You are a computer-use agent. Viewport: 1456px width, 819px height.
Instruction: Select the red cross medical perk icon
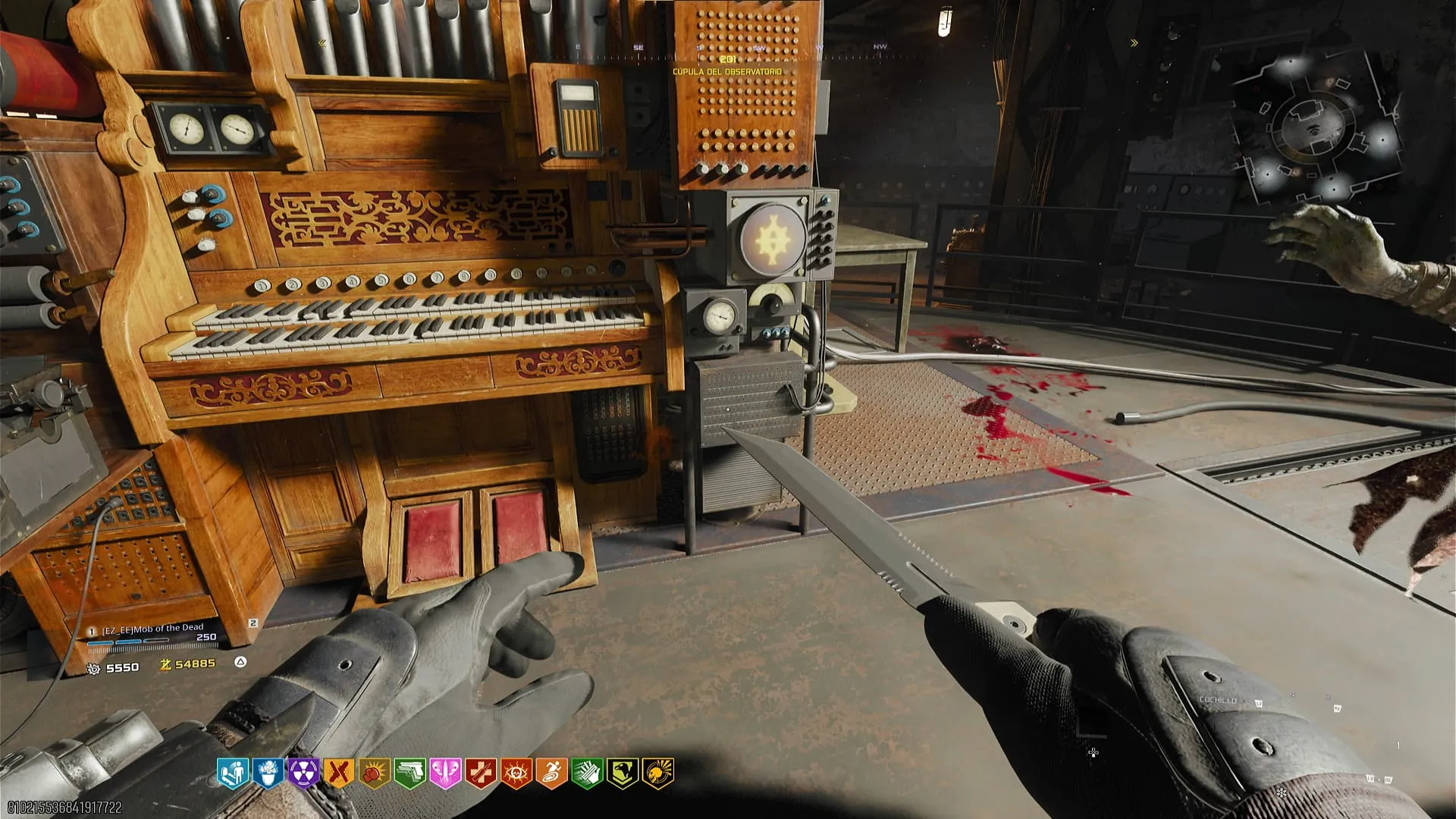tap(481, 773)
